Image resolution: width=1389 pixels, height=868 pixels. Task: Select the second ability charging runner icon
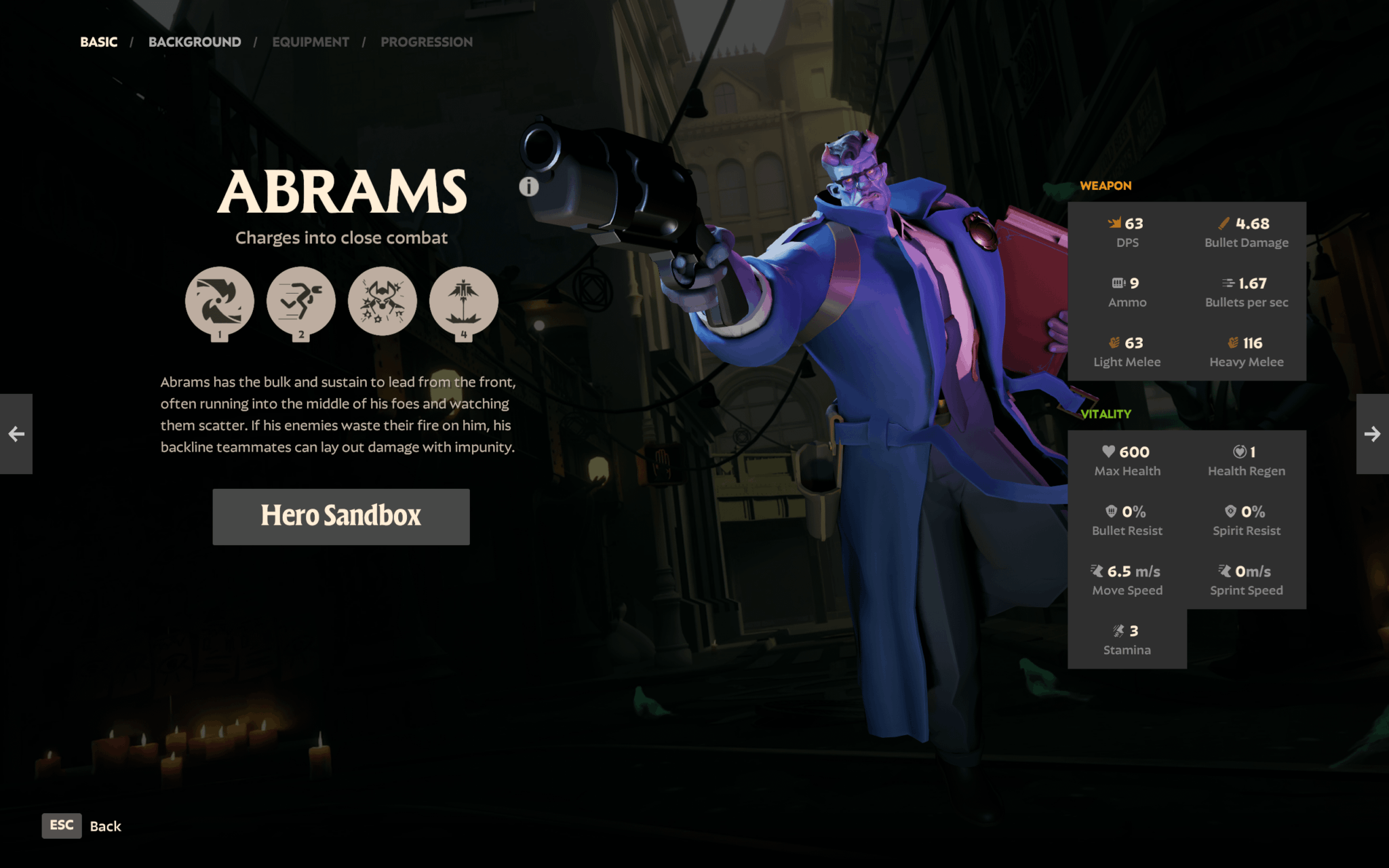pos(301,301)
